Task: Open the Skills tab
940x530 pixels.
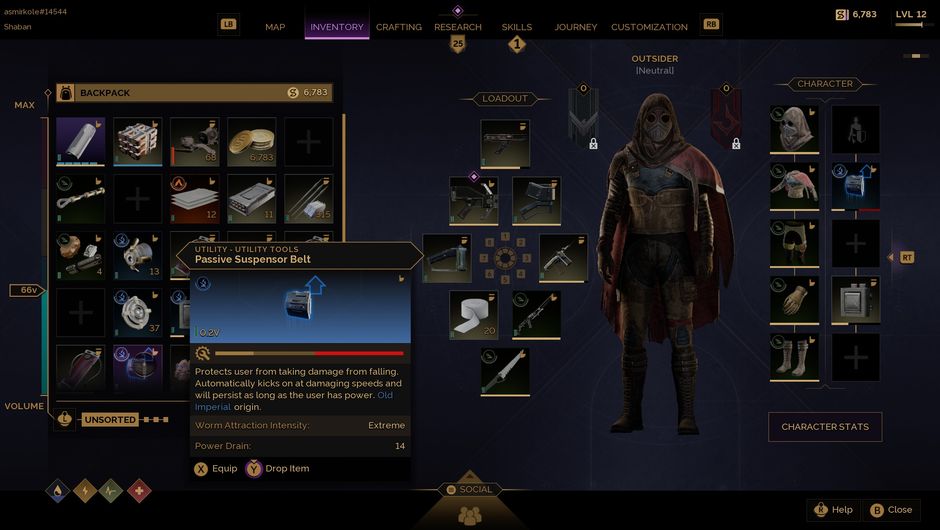Action: point(517,27)
